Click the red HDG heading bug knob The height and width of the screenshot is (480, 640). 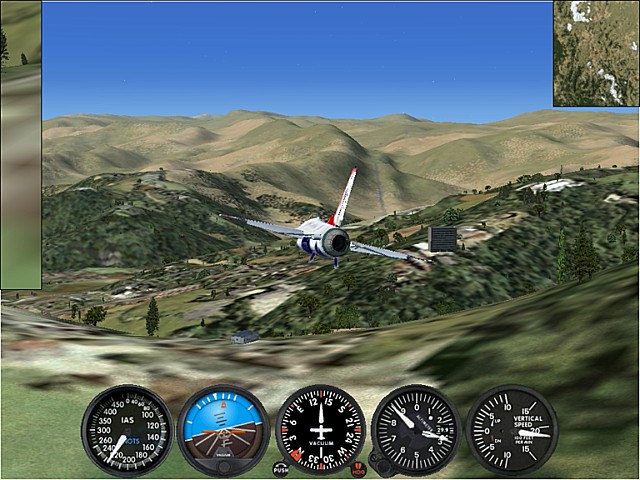coord(359,468)
